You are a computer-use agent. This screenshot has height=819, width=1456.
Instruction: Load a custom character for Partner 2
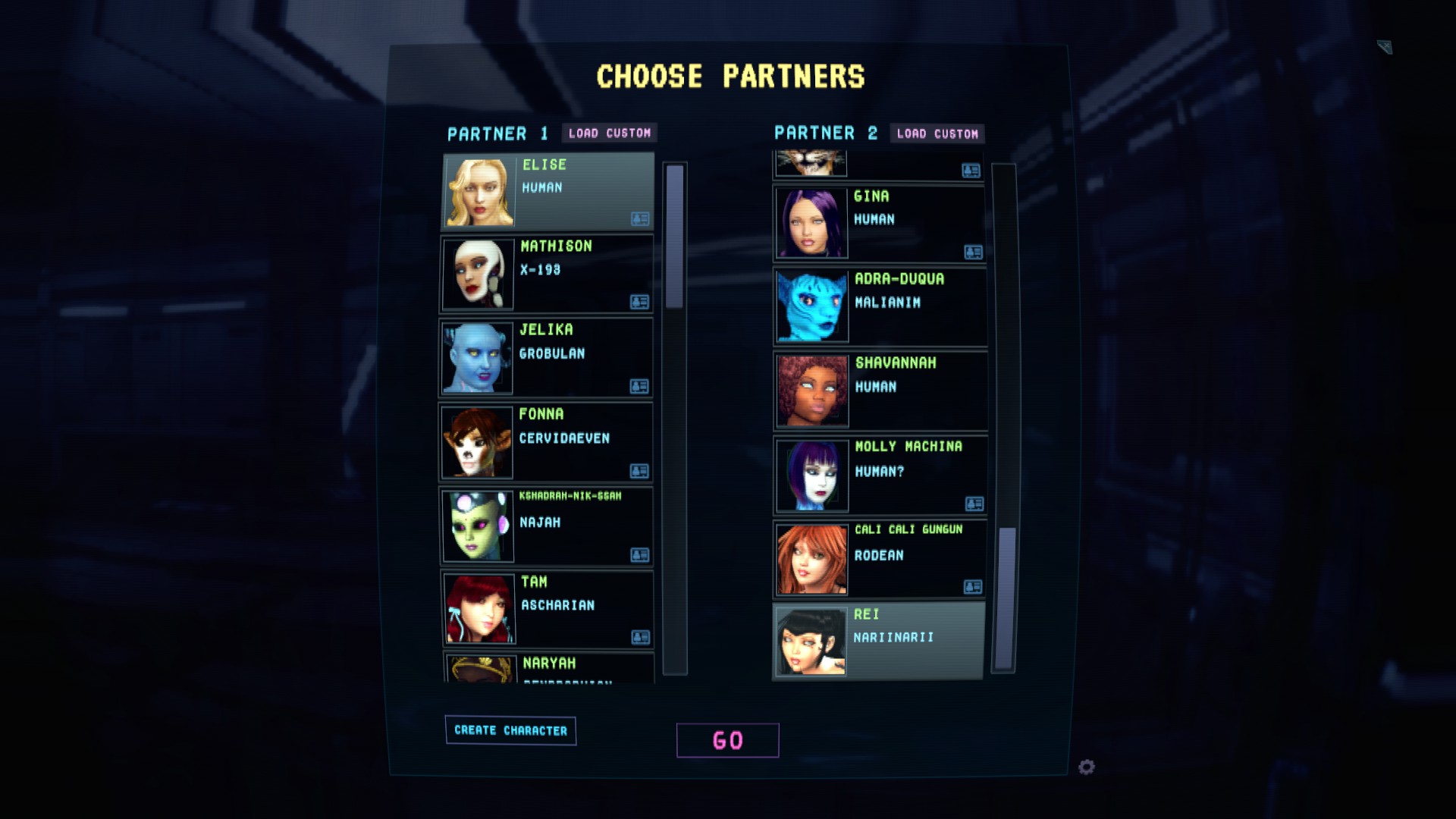click(937, 134)
